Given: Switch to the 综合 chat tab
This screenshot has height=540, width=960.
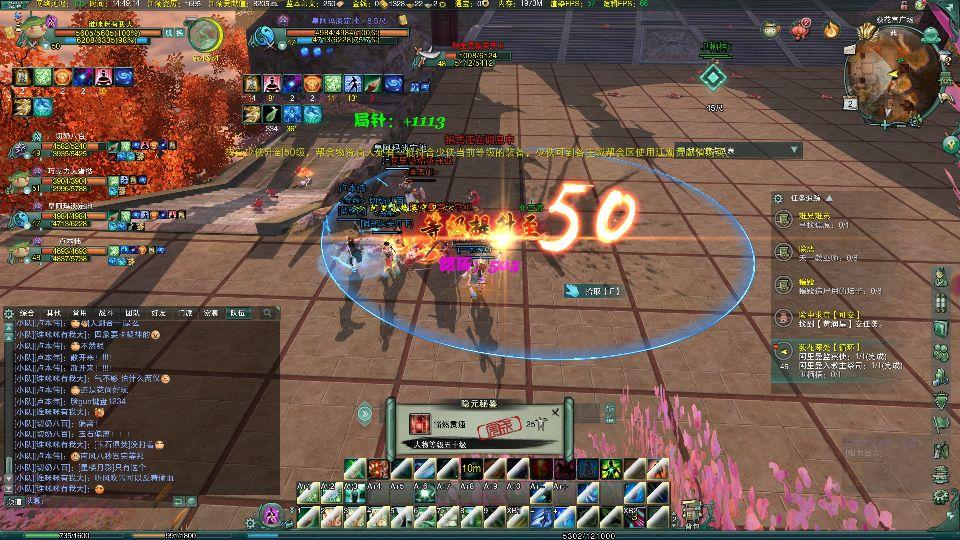Looking at the screenshot, I should tap(25, 313).
